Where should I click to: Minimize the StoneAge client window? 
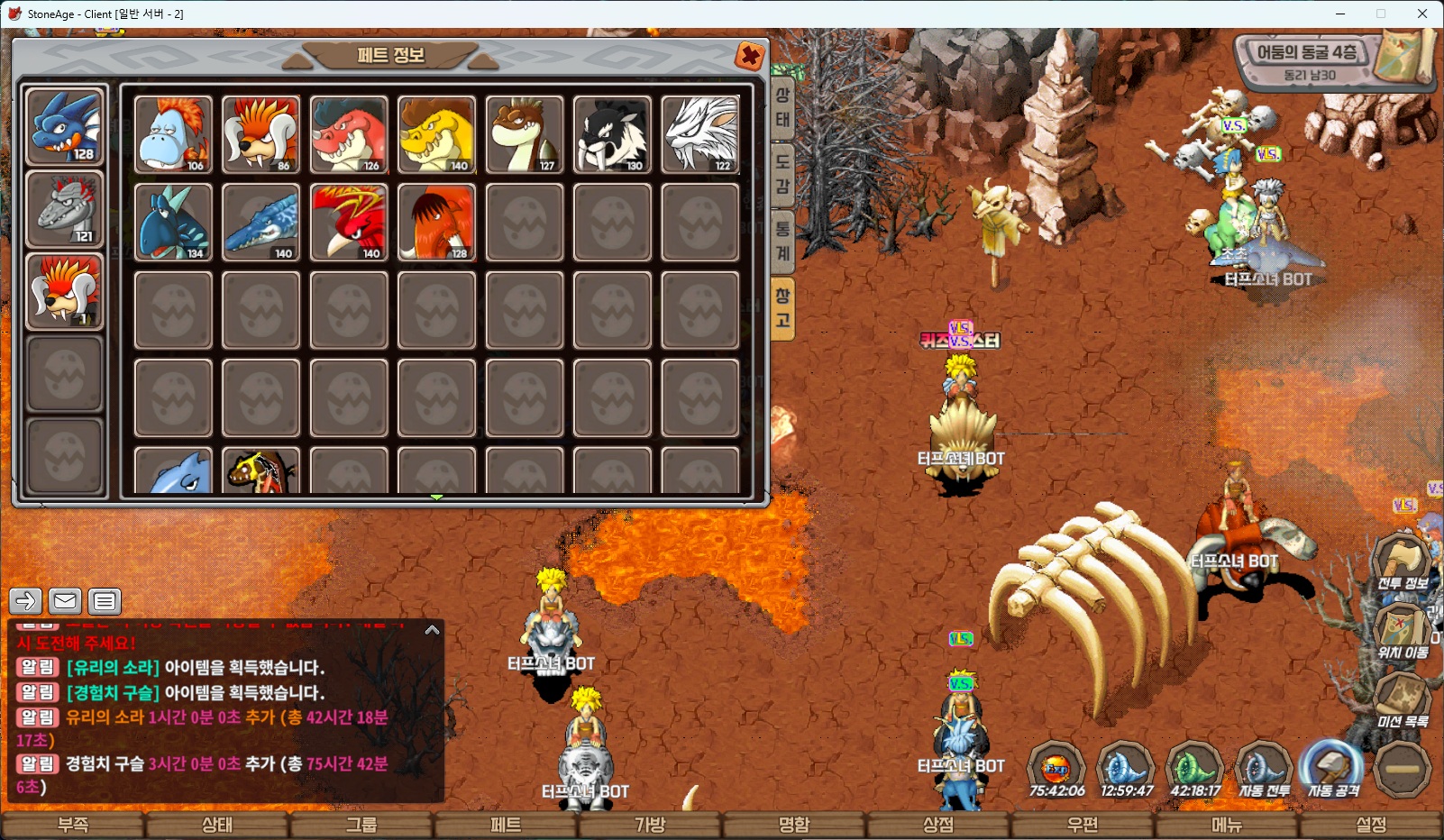coord(1340,14)
